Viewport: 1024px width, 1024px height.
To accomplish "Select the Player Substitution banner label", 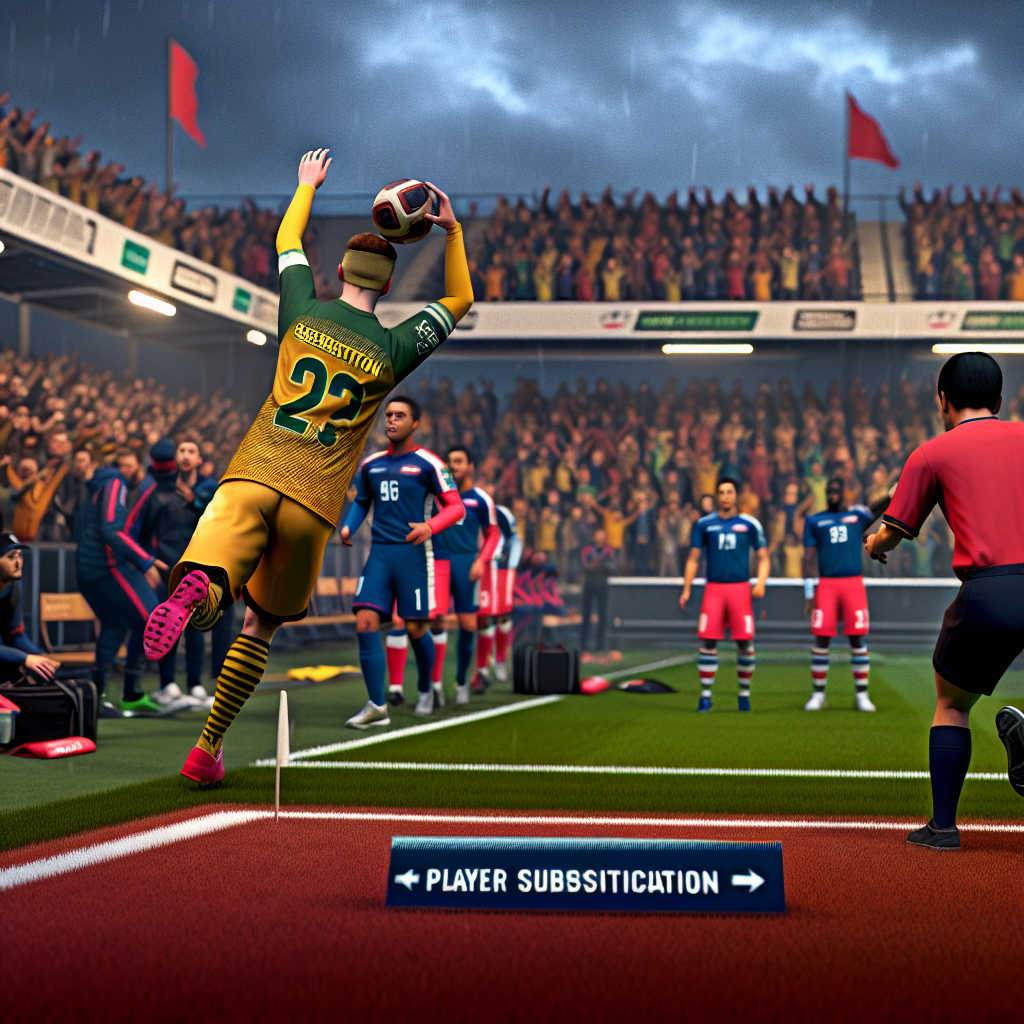I will point(572,881).
